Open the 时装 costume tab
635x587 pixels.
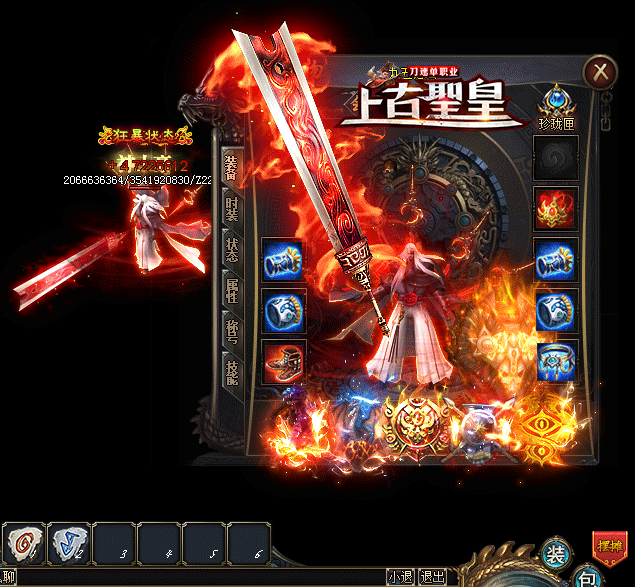231,211
